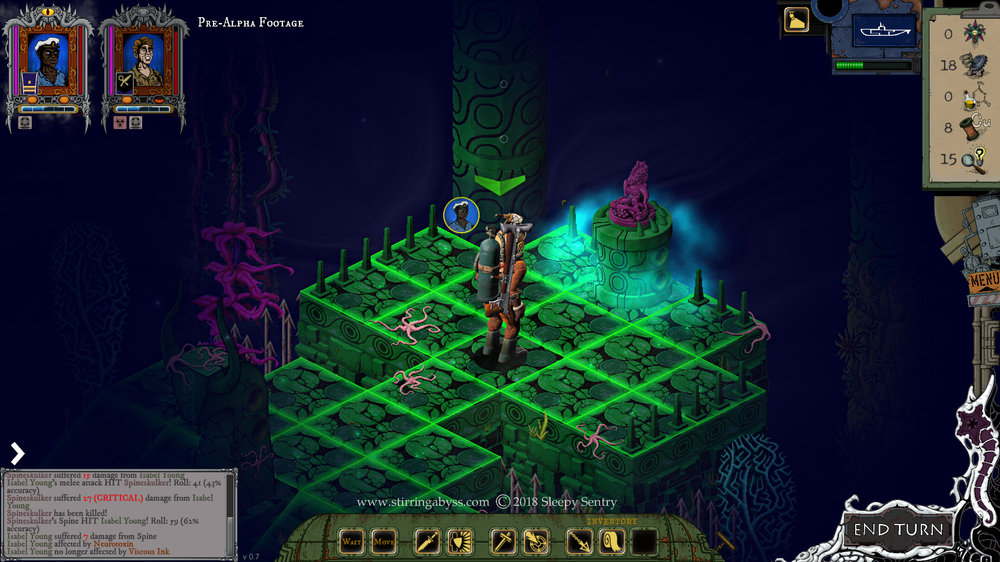Activate the arrow-and-target aimed shot ability
Viewport: 1000px width, 562px height.
pos(536,542)
